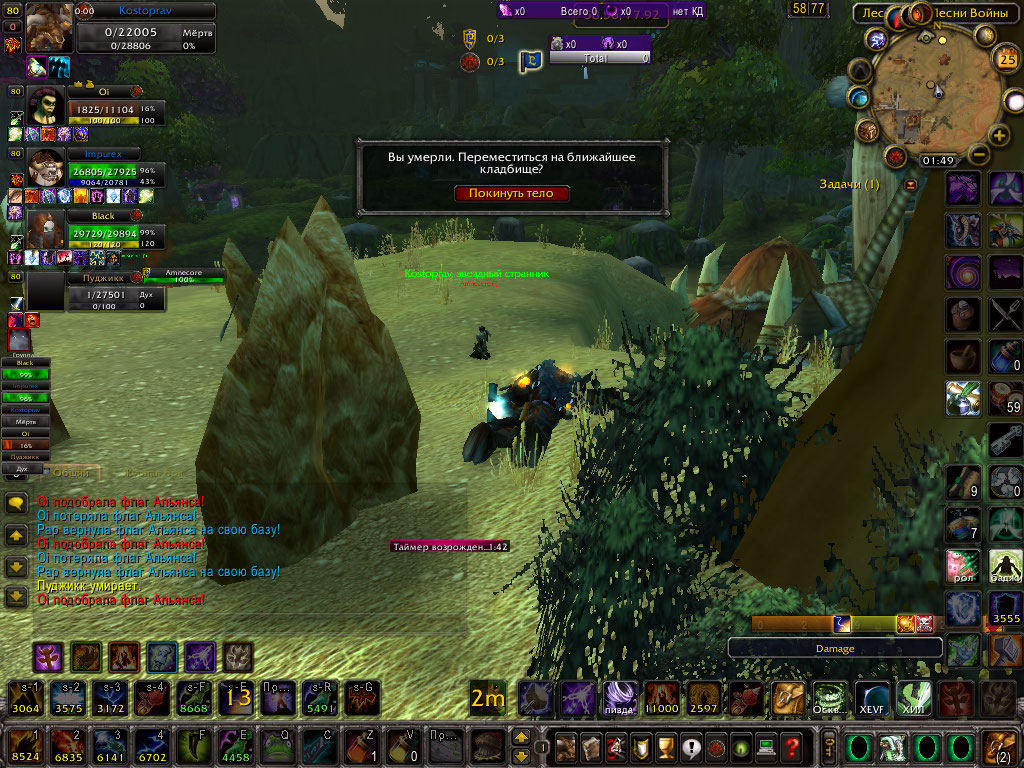The image size is (1024, 768).
Task: Zoom out the minimap with the minus button
Action: point(978,155)
